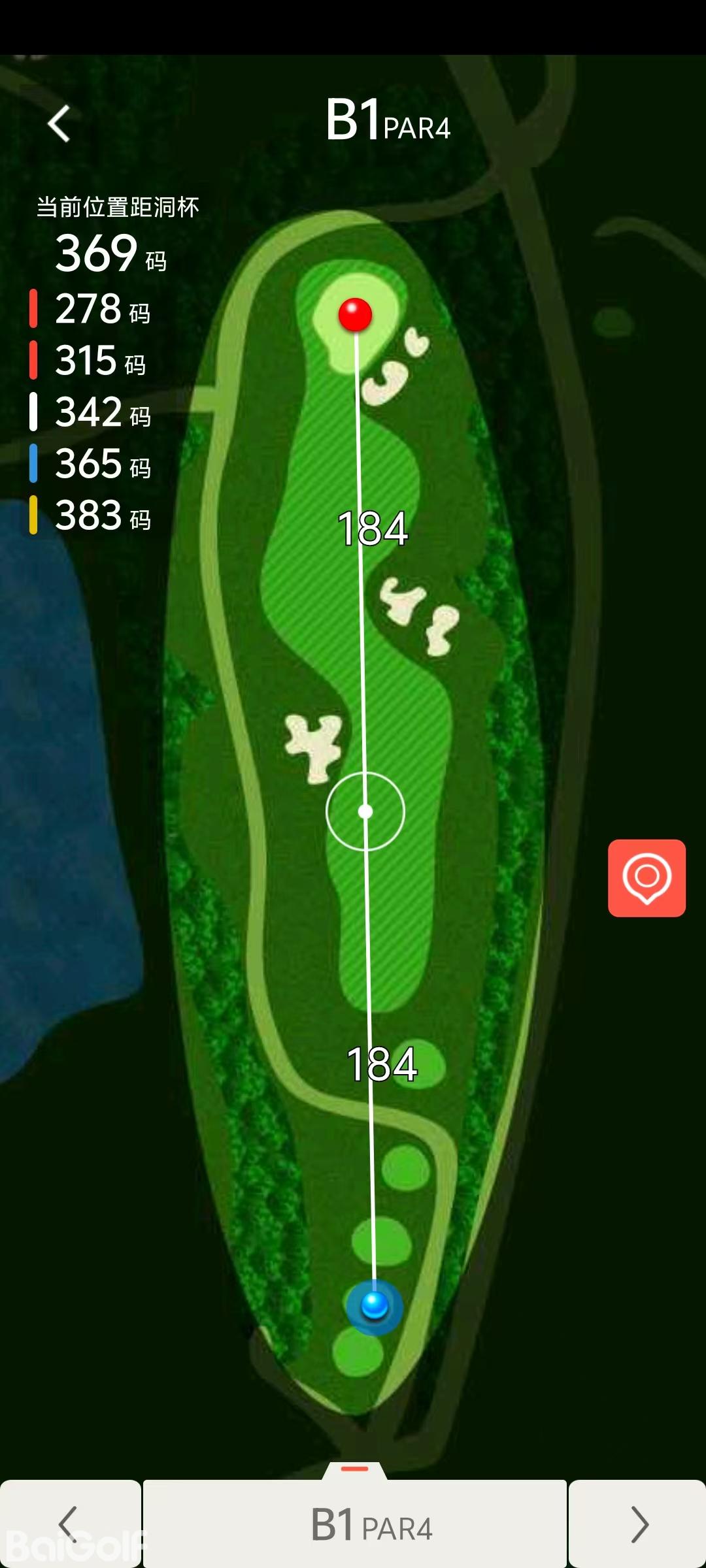Tap the blue current-position marker
The height and width of the screenshot is (1568, 706).
375,1305
